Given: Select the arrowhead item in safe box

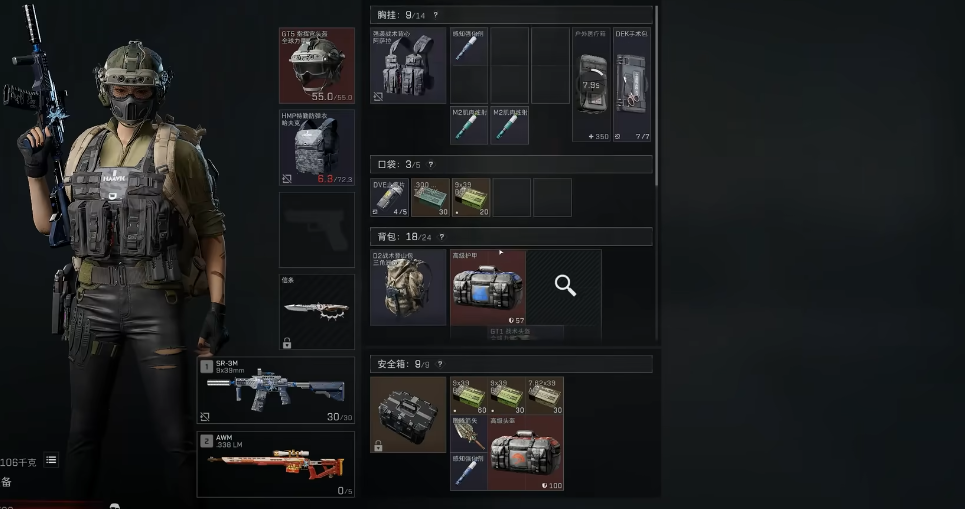Looking at the screenshot, I should pyautogui.click(x=469, y=435).
